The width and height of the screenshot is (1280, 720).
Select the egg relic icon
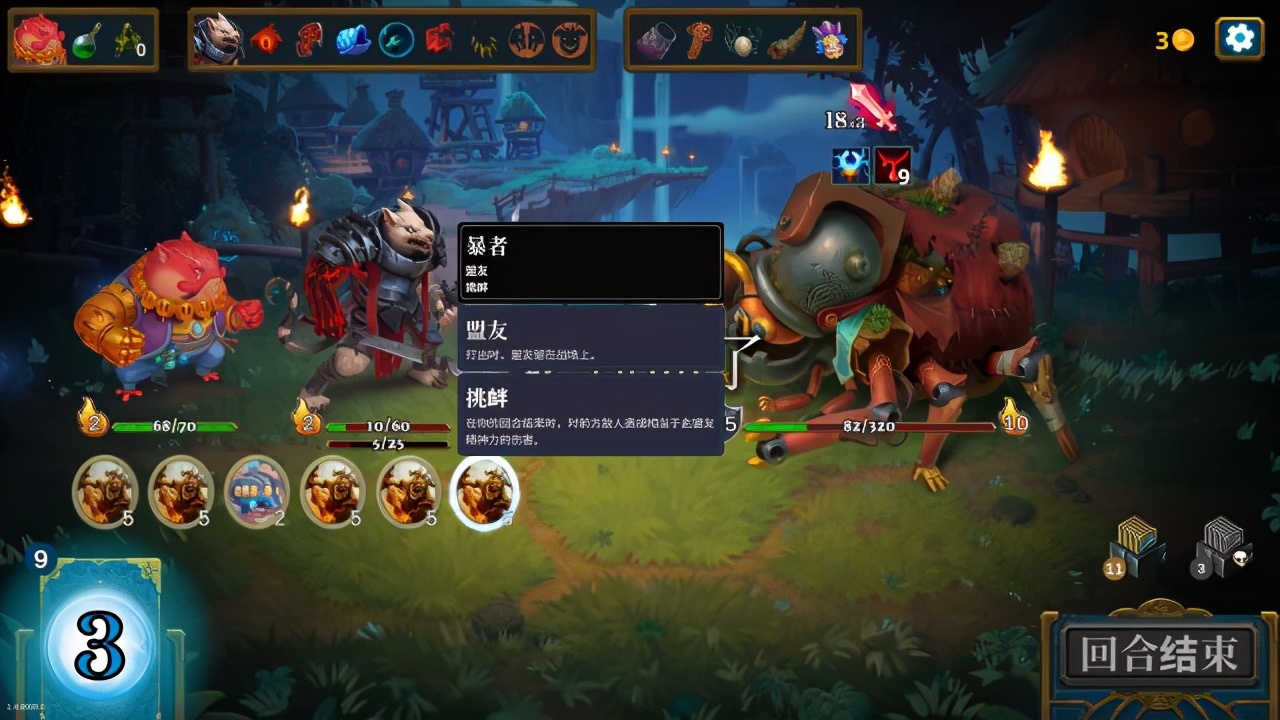743,40
